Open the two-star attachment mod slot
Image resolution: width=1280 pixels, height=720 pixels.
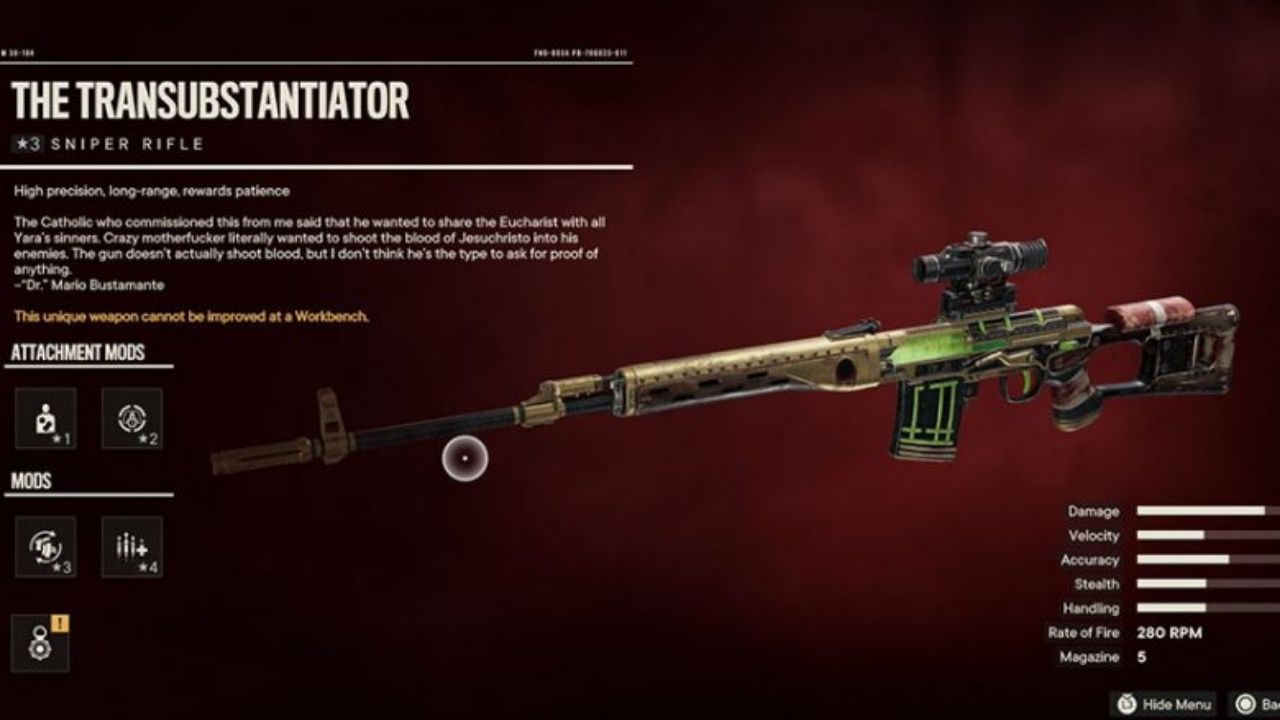coord(132,418)
